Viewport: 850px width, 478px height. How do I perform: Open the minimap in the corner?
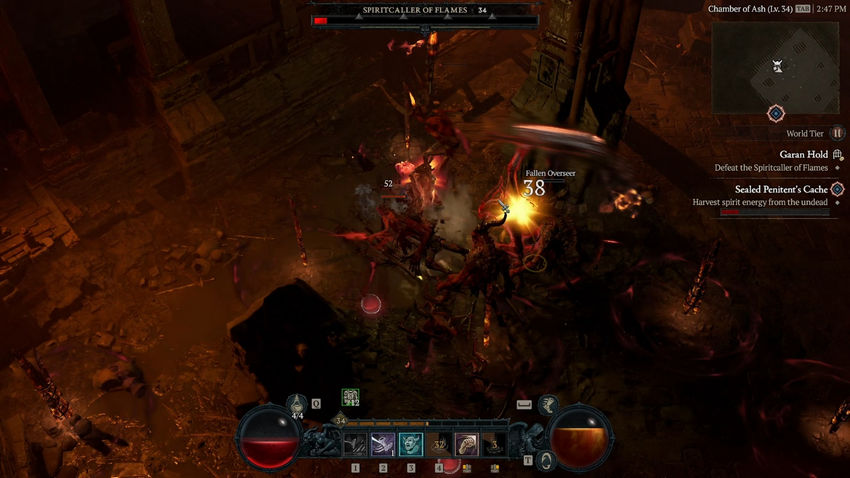point(775,67)
